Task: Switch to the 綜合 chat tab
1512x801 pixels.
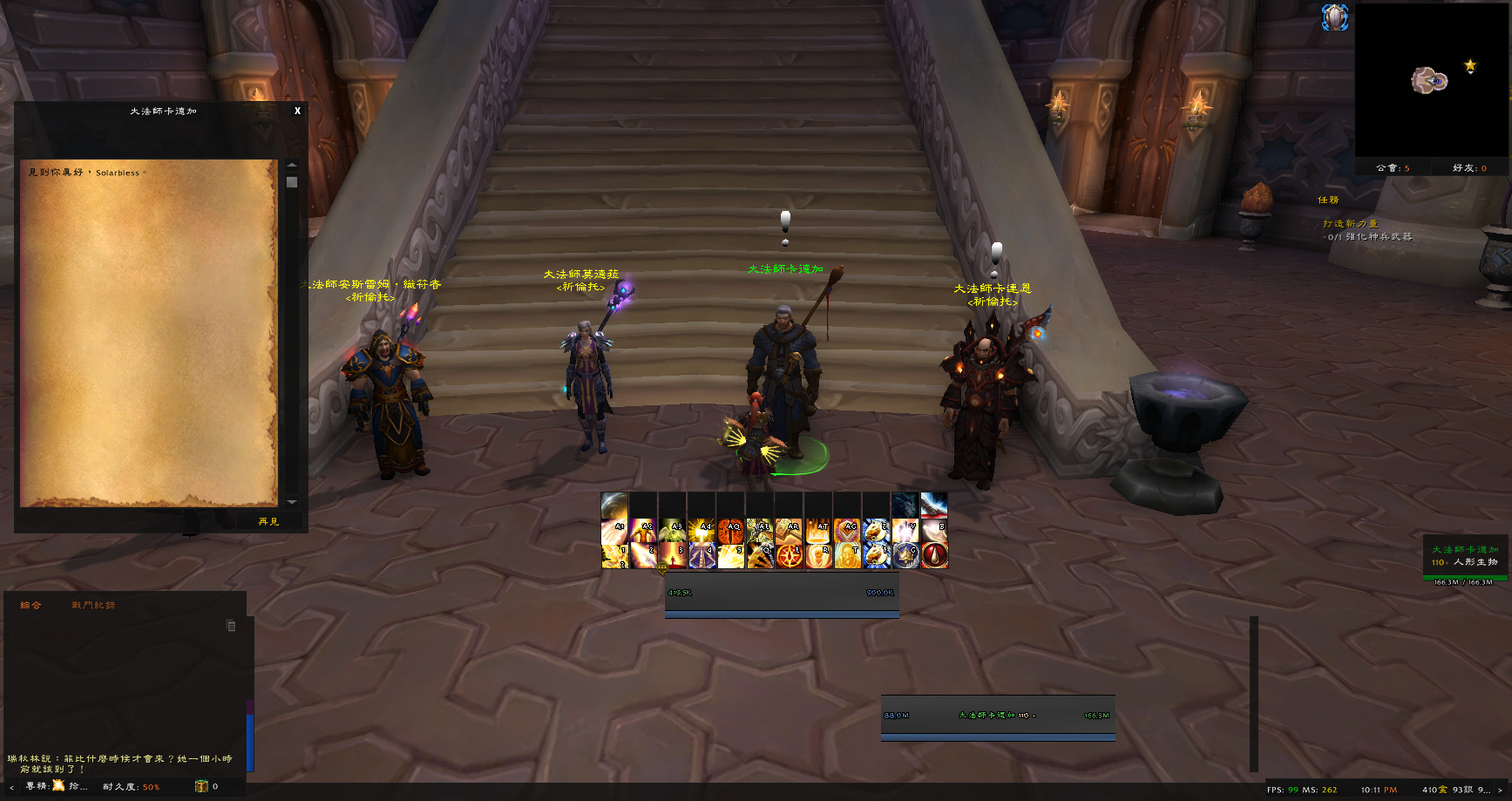Action: (31, 605)
